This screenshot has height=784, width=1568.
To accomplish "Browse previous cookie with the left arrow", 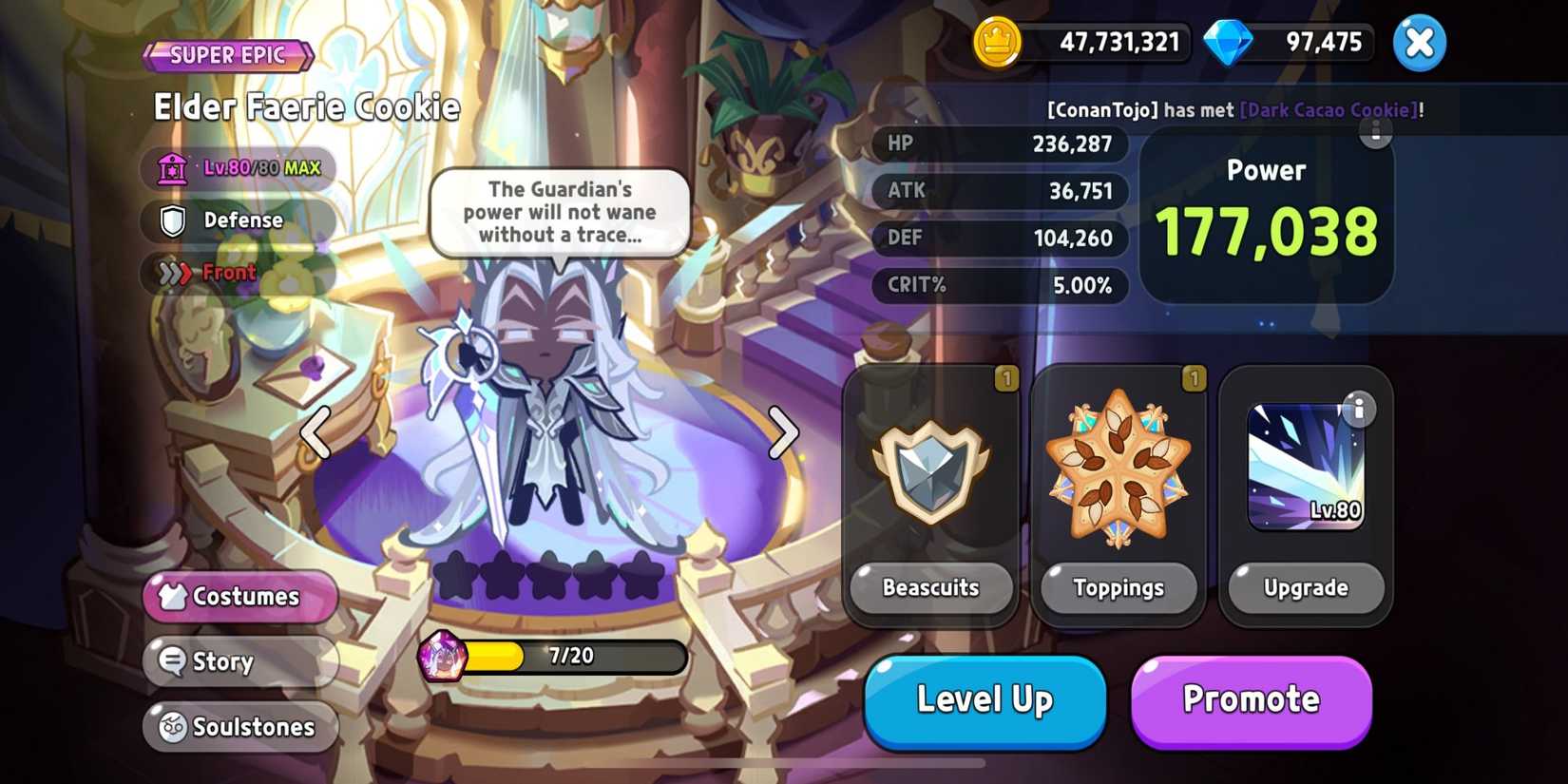I will pyautogui.click(x=314, y=433).
